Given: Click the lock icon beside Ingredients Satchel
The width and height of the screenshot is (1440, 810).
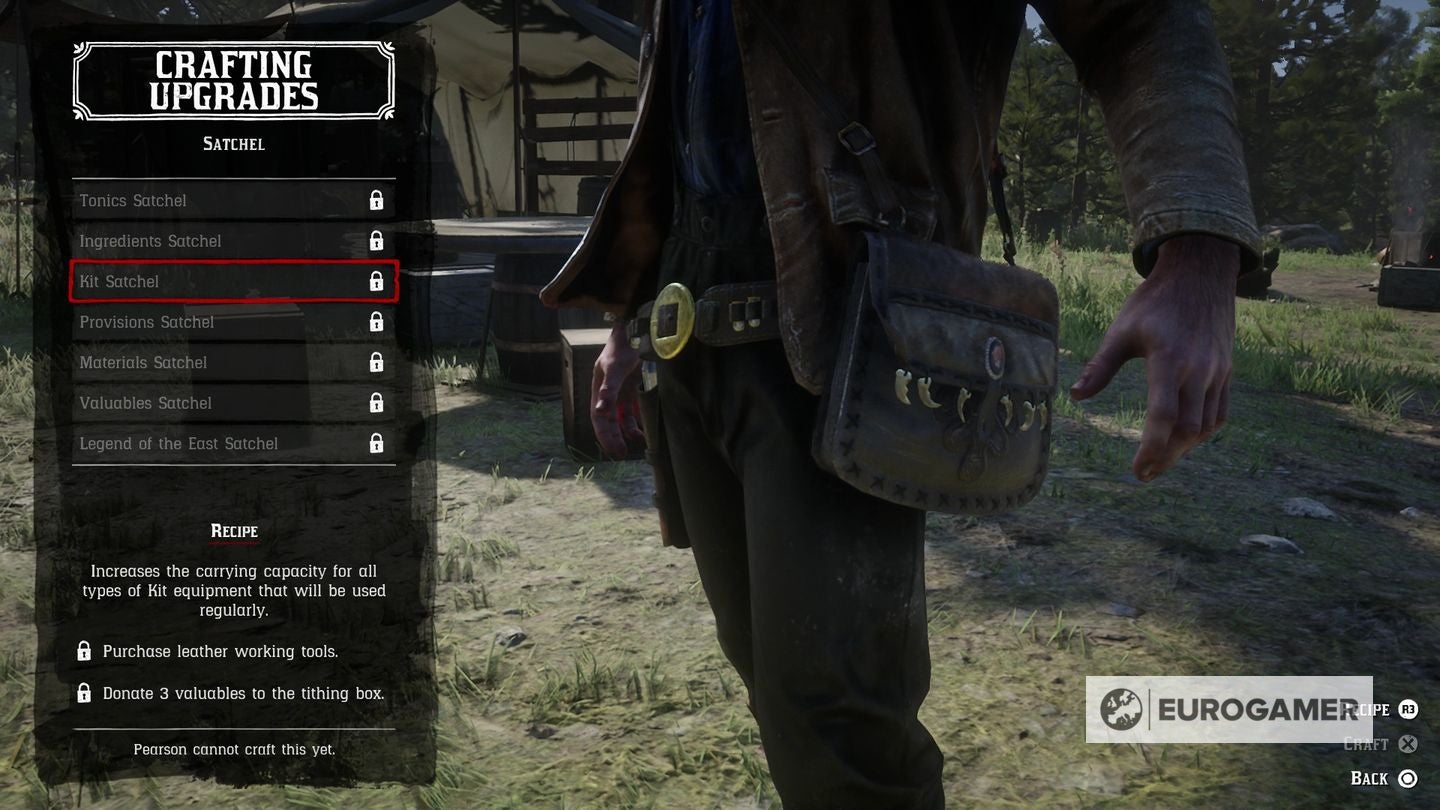Looking at the screenshot, I should (x=377, y=240).
